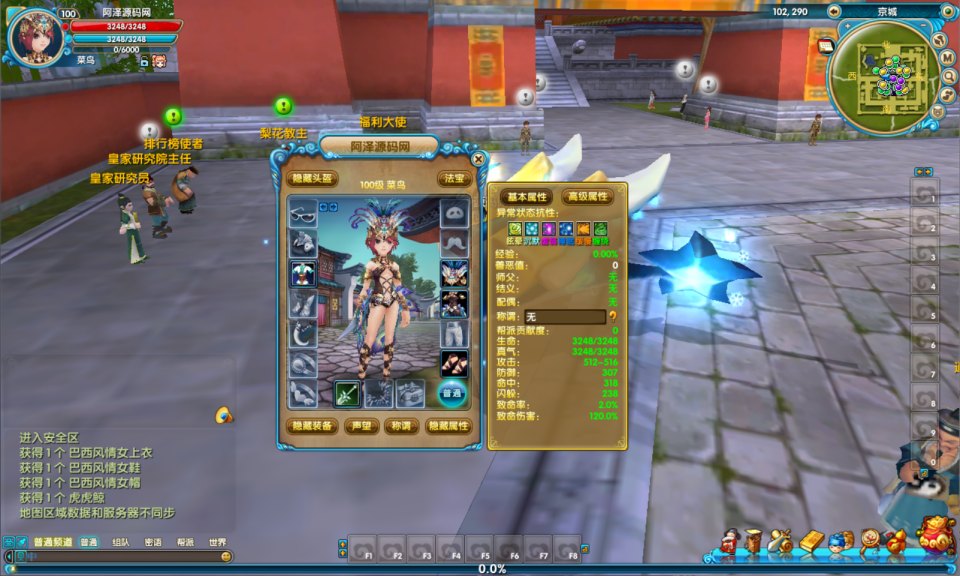
Task: Switch to the 世界 (world) chat channel
Action: 217,542
